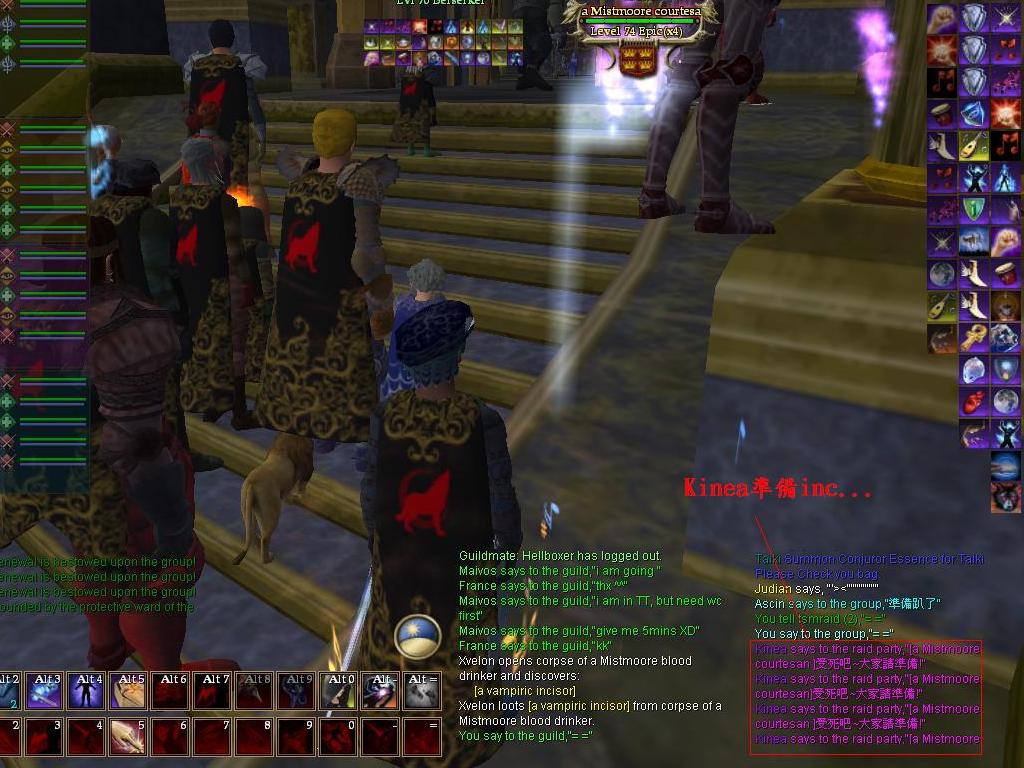Click the golden ankh spell icon

pos(974,338)
